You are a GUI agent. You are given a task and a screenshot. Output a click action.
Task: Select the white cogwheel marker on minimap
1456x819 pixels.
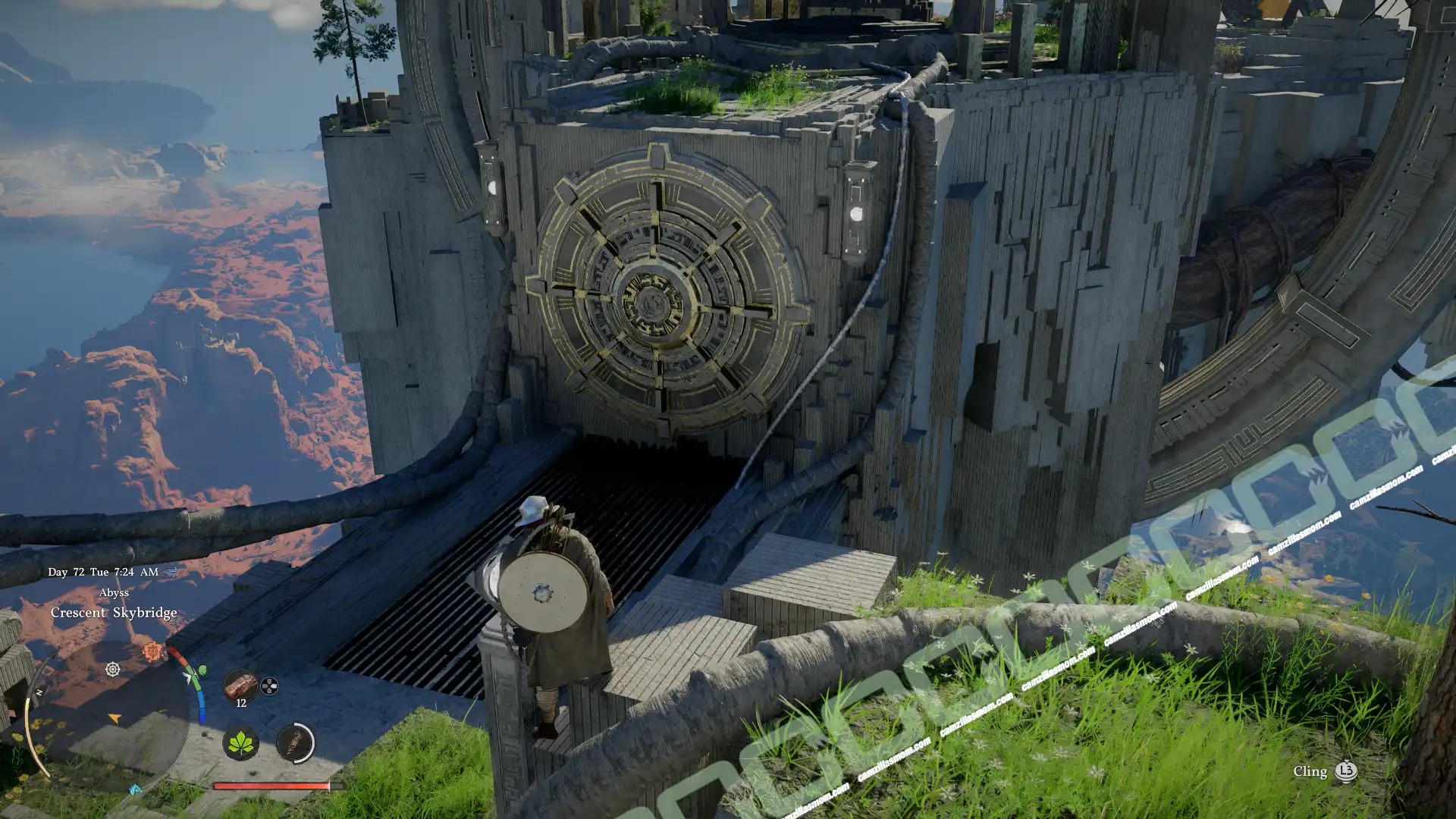tap(112, 669)
